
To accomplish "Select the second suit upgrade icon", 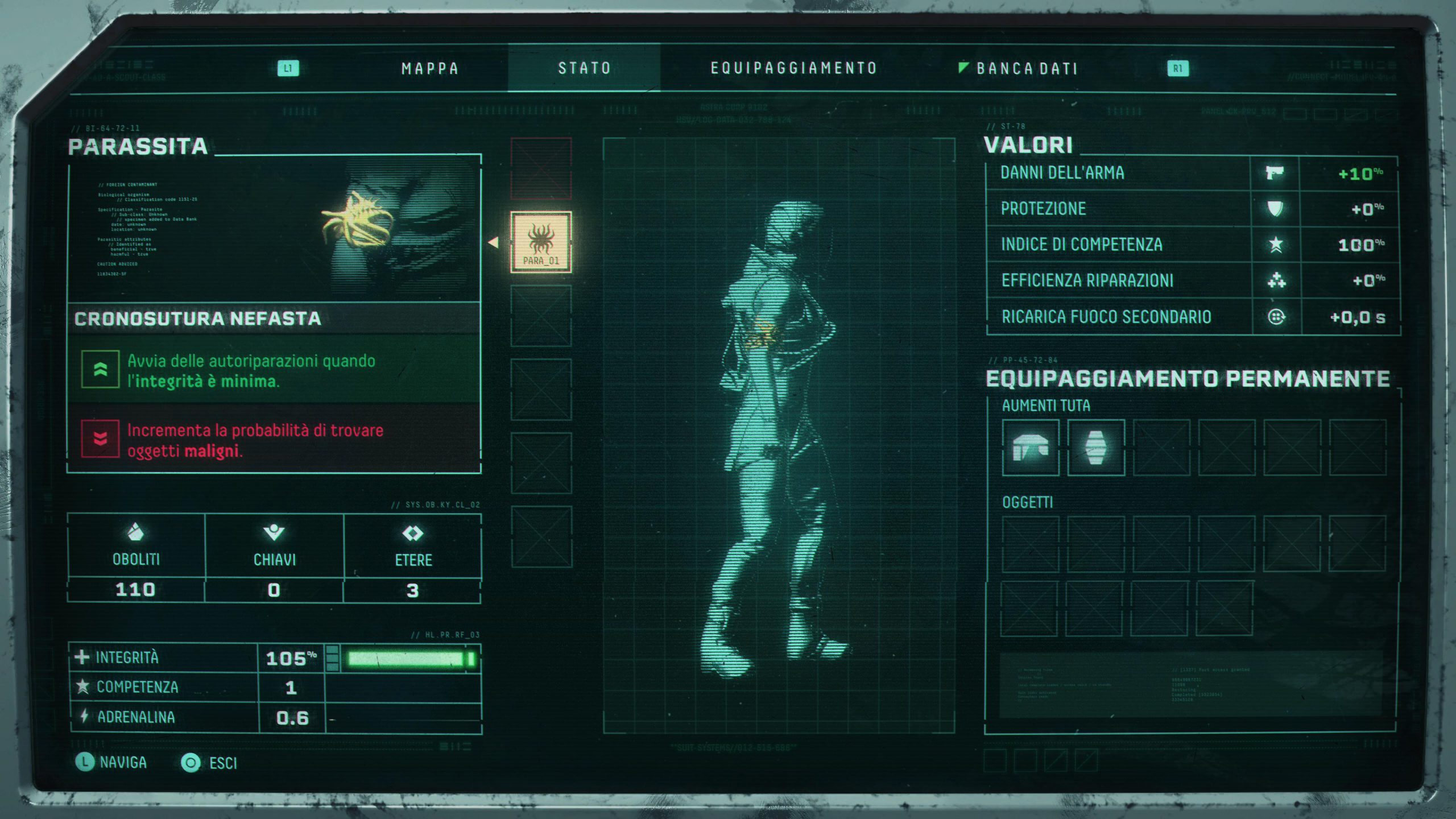I will click(x=1096, y=448).
